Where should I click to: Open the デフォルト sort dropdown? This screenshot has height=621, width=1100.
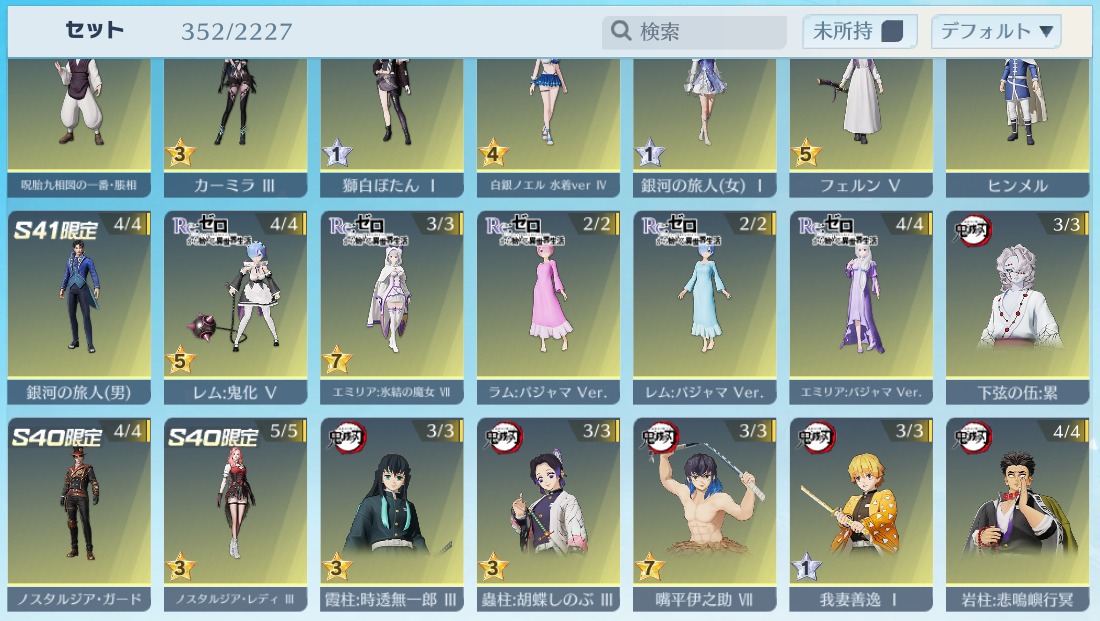(996, 32)
